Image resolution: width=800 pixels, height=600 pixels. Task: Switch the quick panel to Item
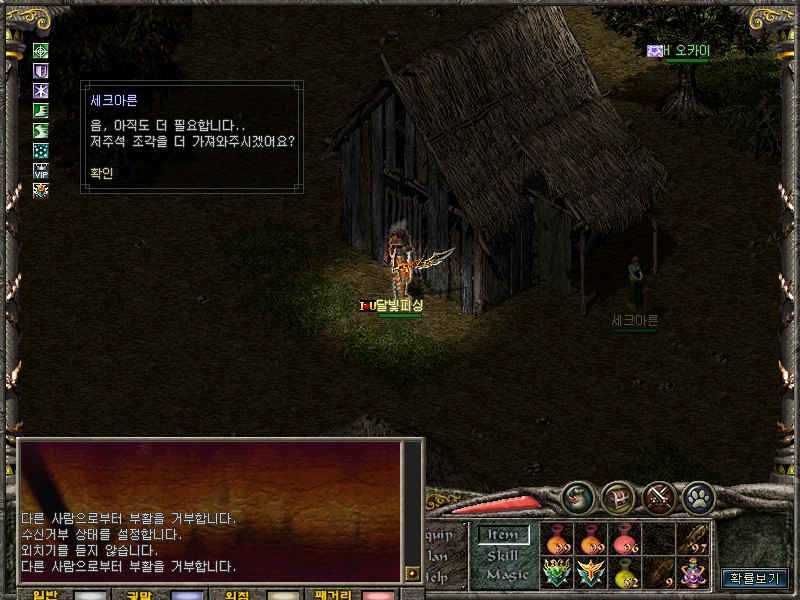click(x=502, y=536)
